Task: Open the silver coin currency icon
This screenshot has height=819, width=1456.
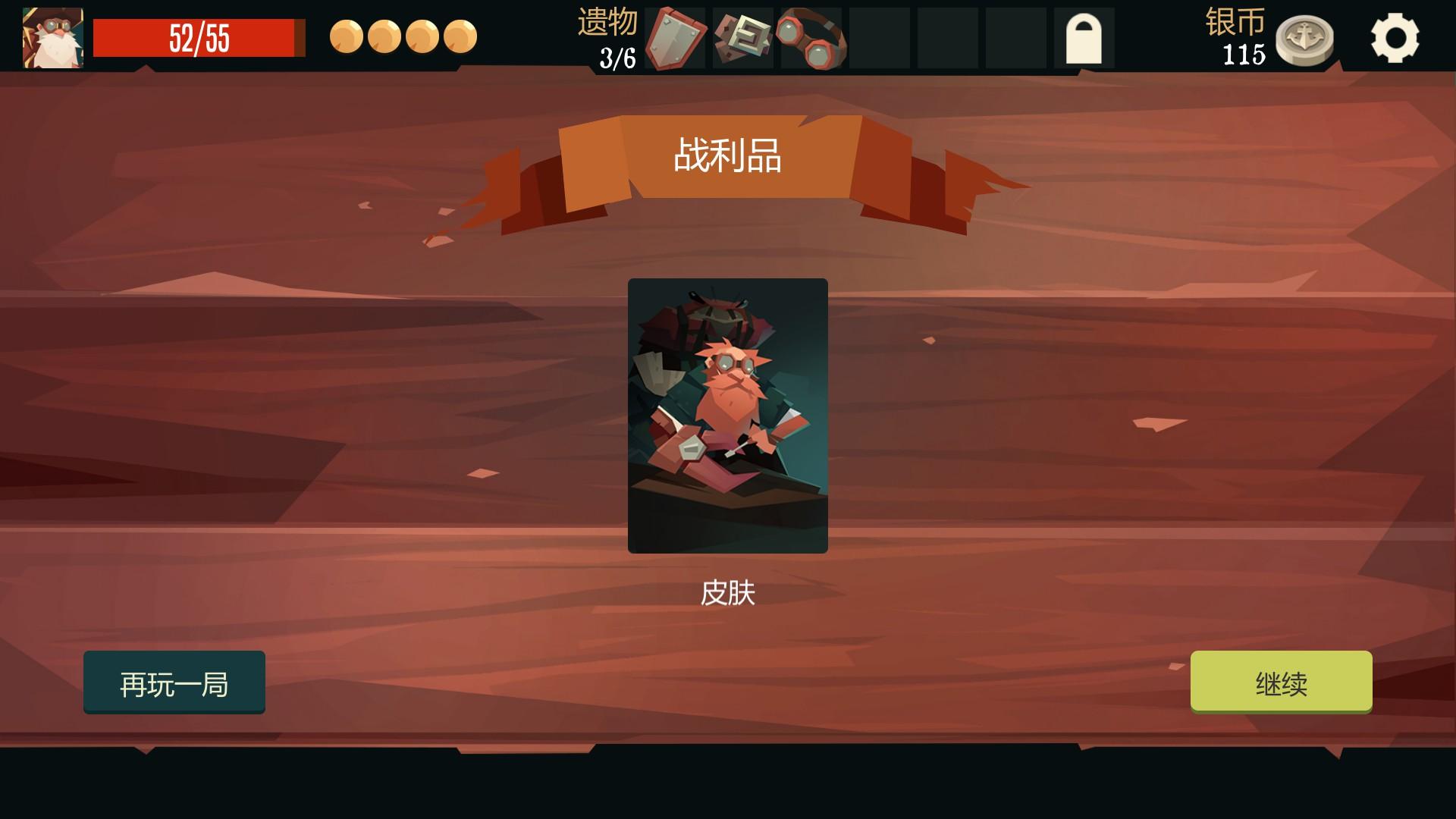Action: pyautogui.click(x=1304, y=39)
